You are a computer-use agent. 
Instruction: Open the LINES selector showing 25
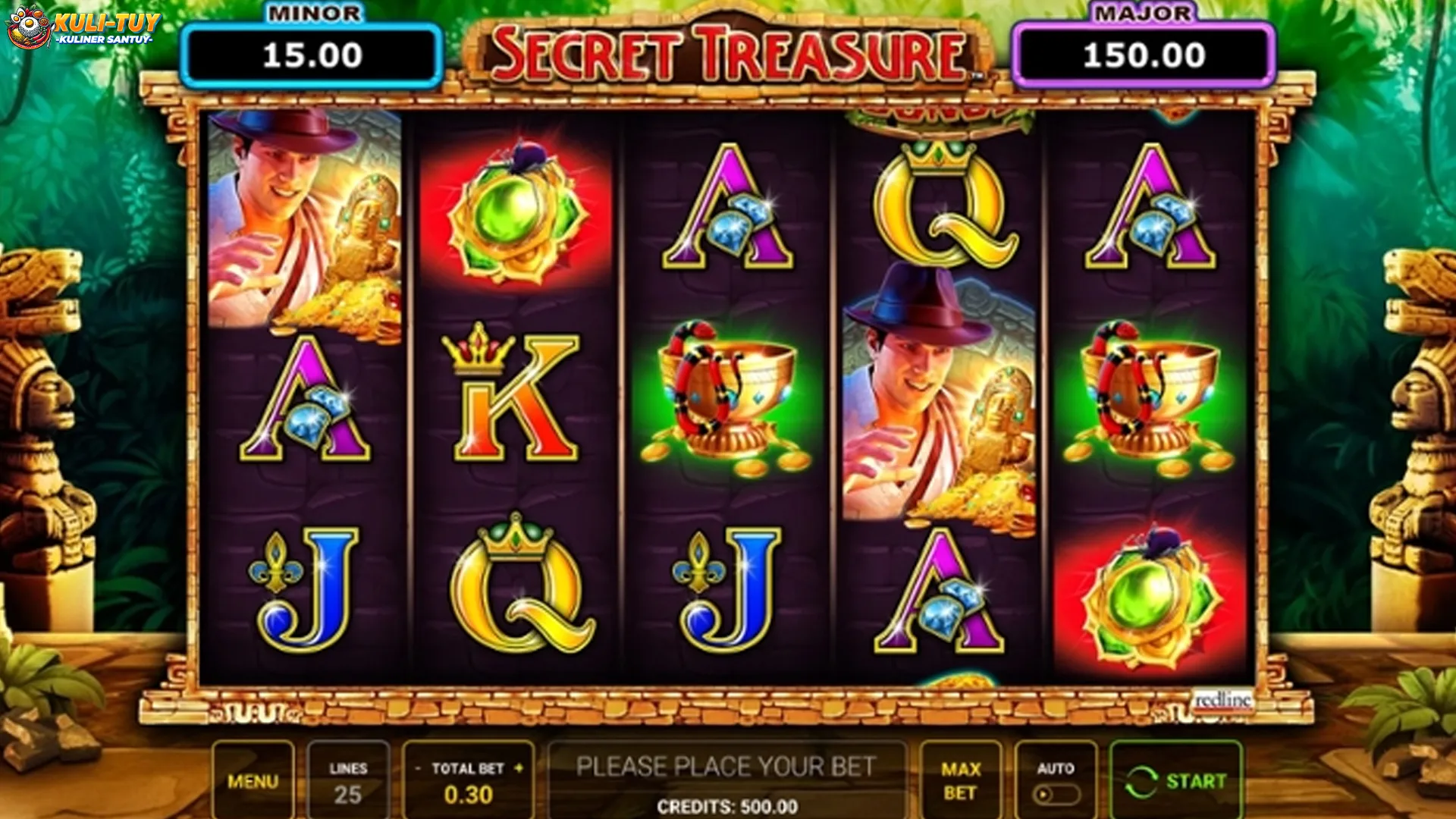pyautogui.click(x=349, y=780)
